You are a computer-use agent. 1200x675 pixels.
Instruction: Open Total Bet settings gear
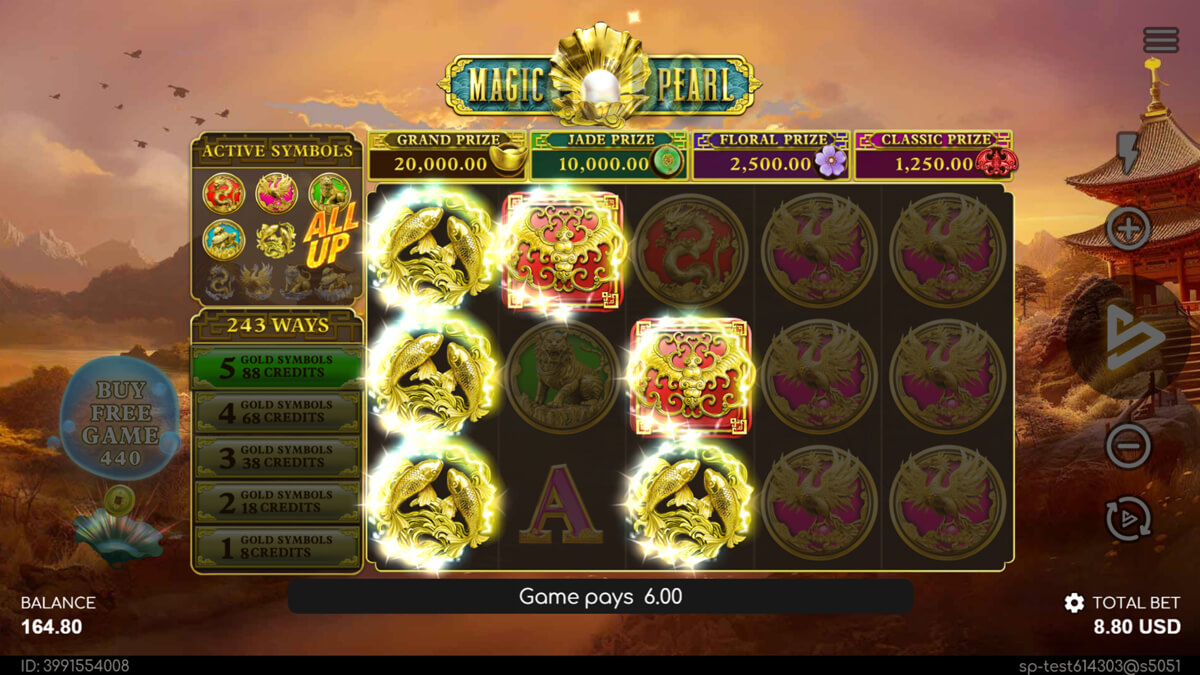click(1074, 603)
